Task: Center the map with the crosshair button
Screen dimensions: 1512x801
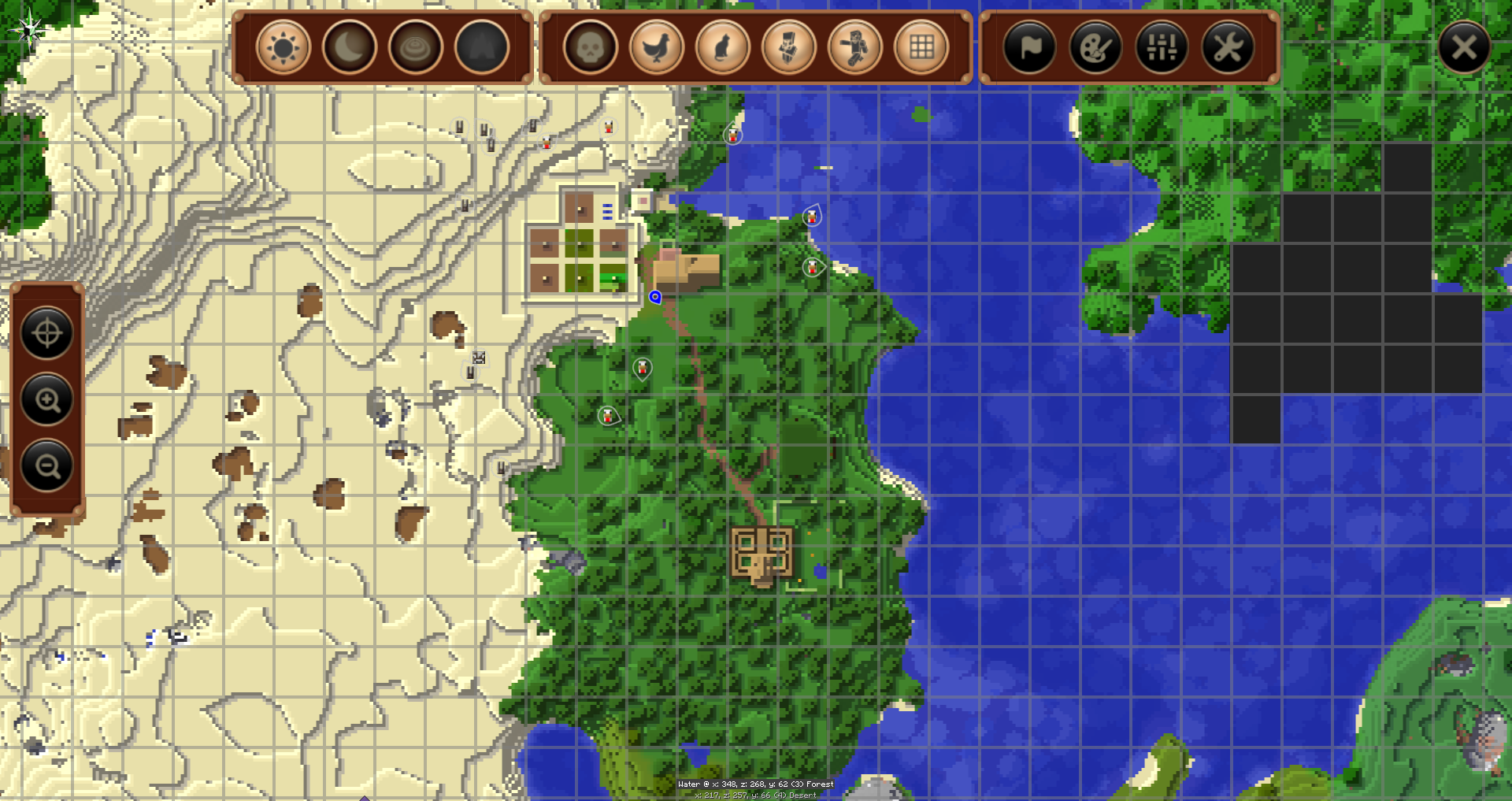Action: 46,333
